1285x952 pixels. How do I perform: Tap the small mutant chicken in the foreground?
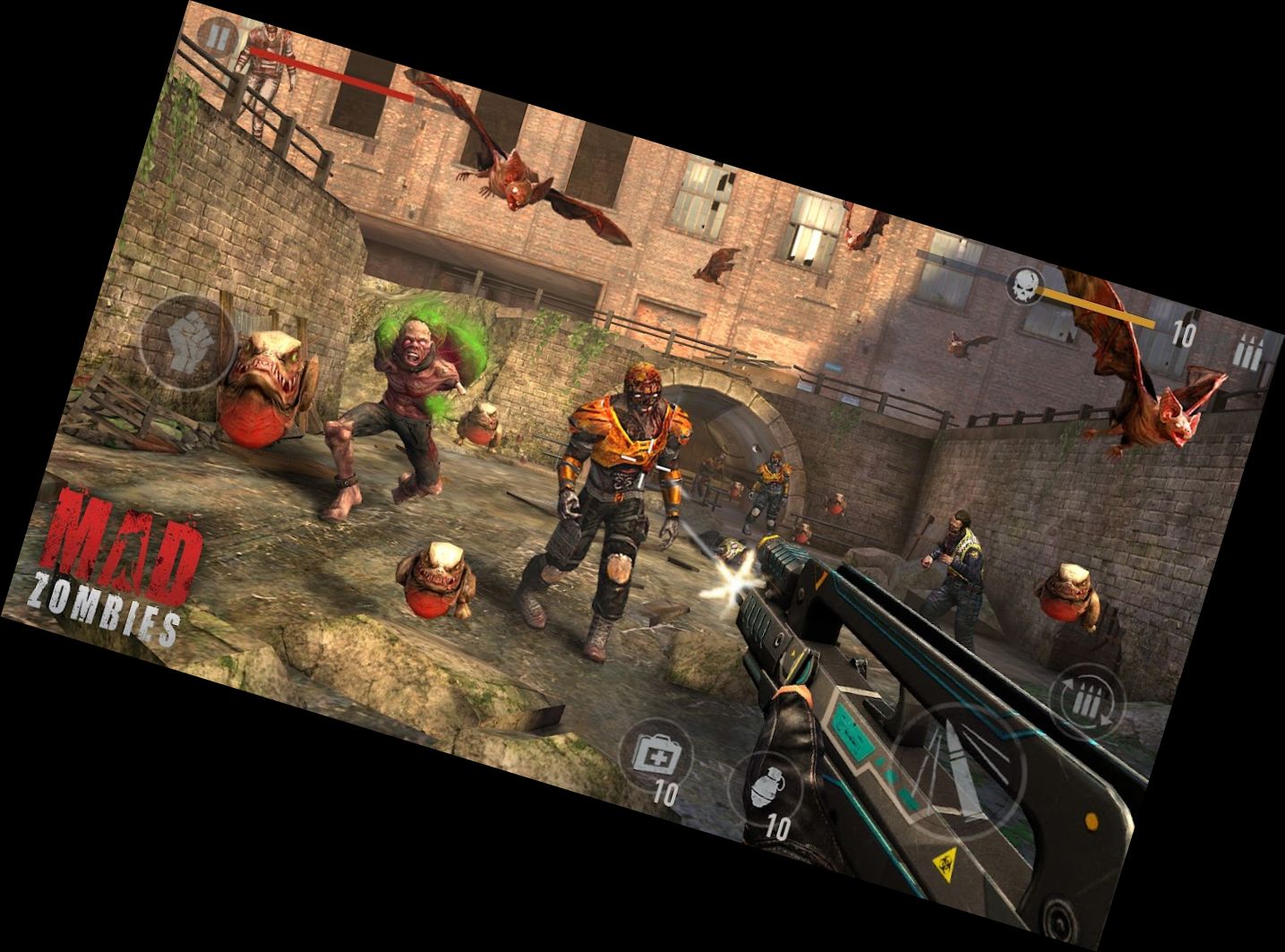pos(439,582)
